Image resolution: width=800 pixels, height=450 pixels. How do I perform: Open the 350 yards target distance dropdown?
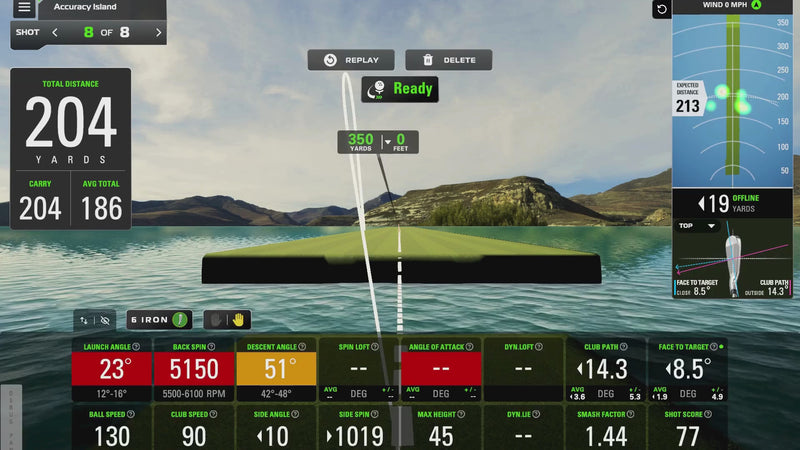387,142
